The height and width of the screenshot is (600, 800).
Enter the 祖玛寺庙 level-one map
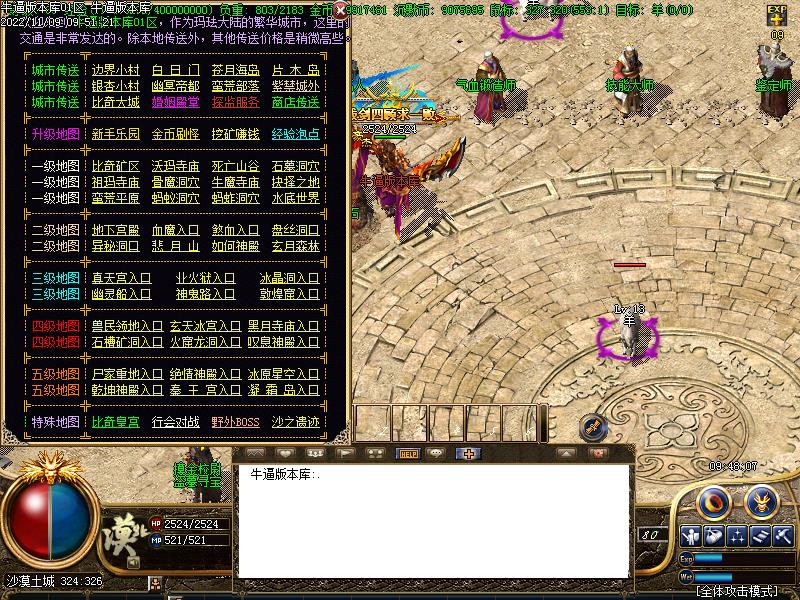(115, 182)
